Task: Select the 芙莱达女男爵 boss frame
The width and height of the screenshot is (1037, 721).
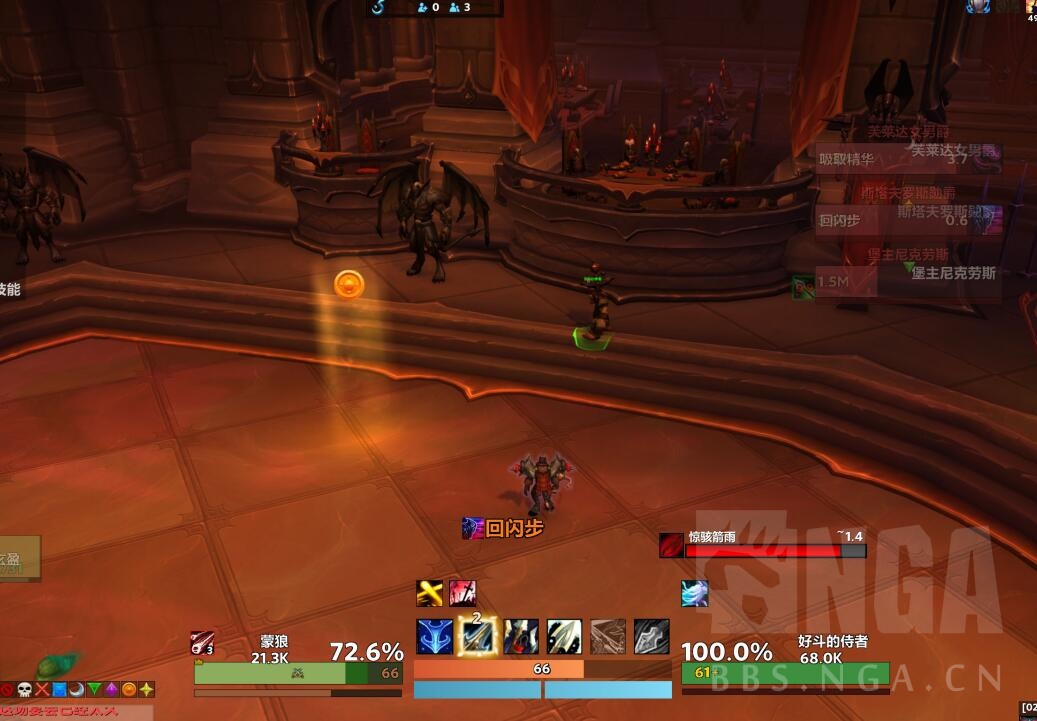Action: 908,157
